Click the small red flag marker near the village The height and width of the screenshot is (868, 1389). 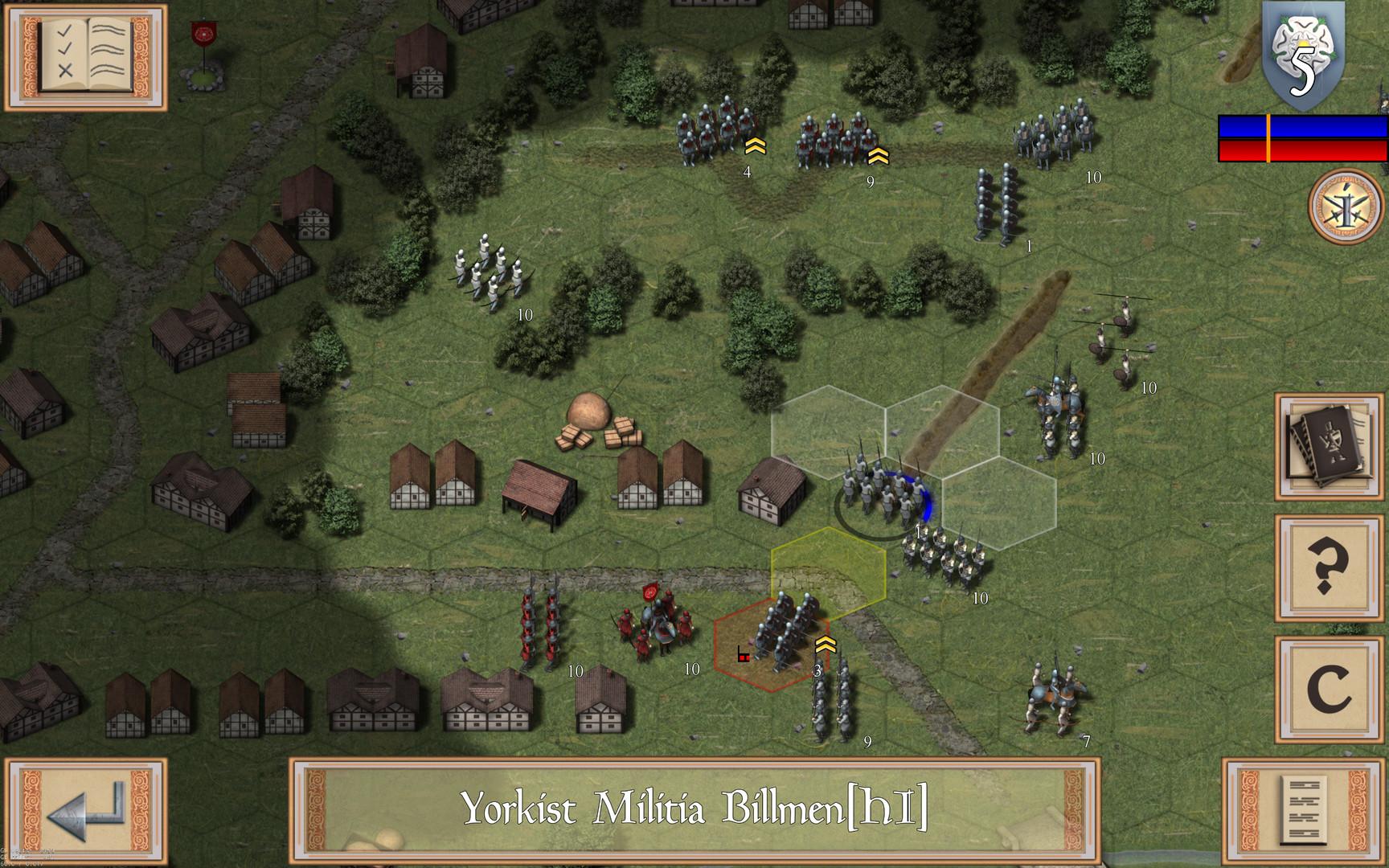(x=203, y=34)
